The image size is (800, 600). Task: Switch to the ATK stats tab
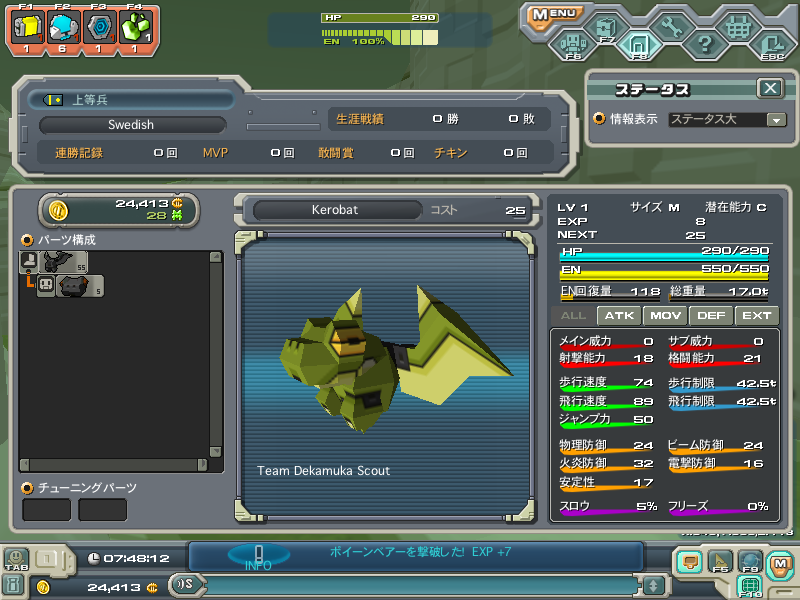621,315
